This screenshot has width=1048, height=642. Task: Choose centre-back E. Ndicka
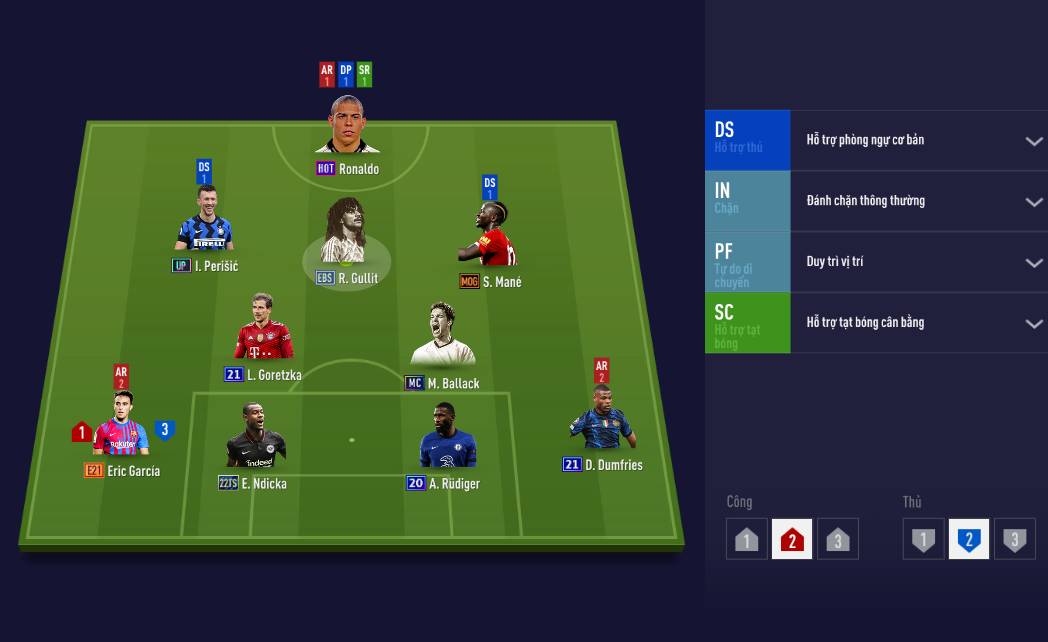click(255, 437)
